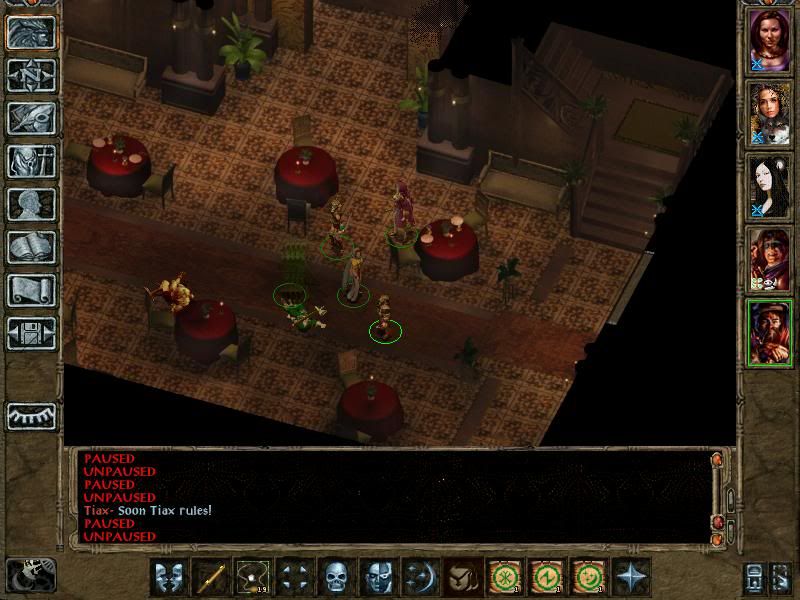Return to game with top sidebar button
The image size is (800, 600).
(31, 32)
